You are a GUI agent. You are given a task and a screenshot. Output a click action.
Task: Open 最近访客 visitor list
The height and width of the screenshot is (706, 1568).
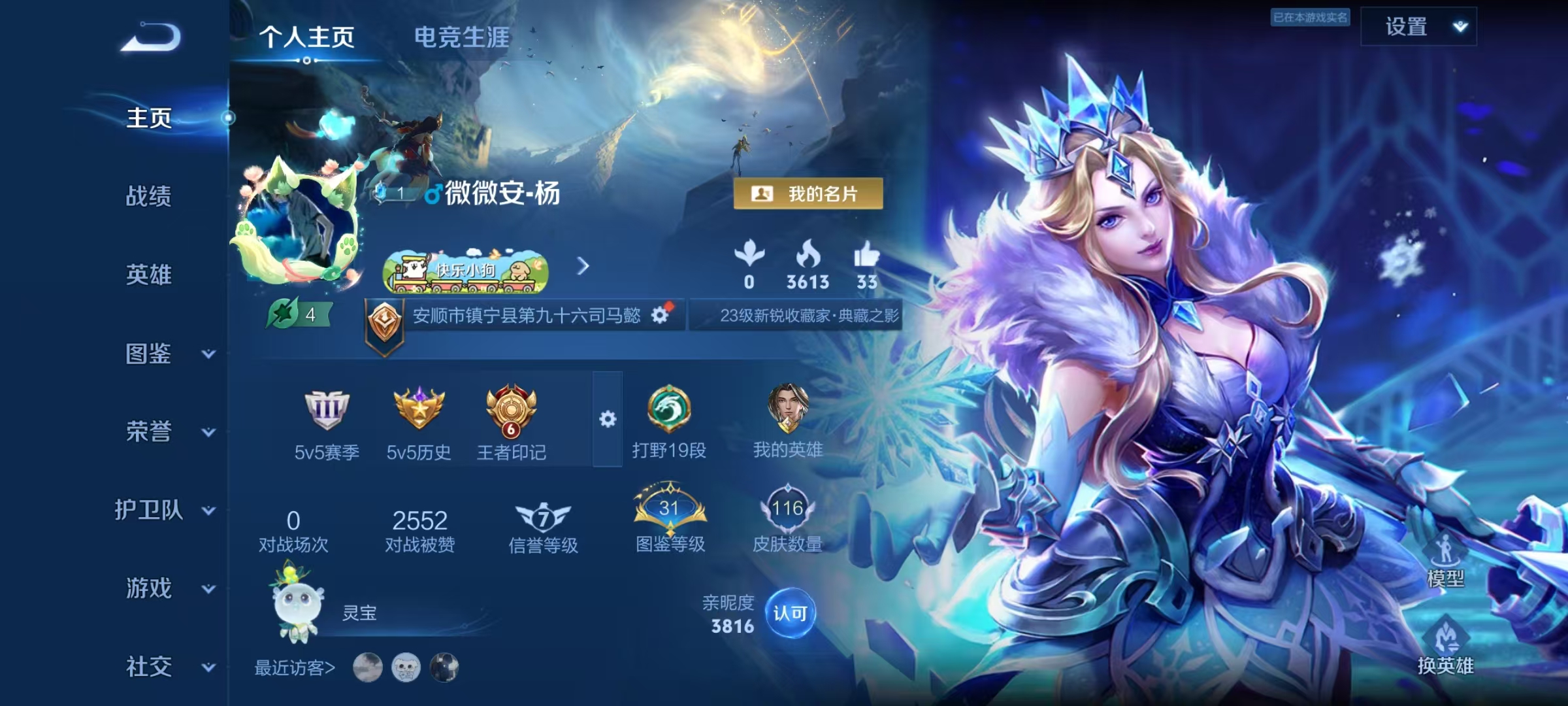pos(295,667)
